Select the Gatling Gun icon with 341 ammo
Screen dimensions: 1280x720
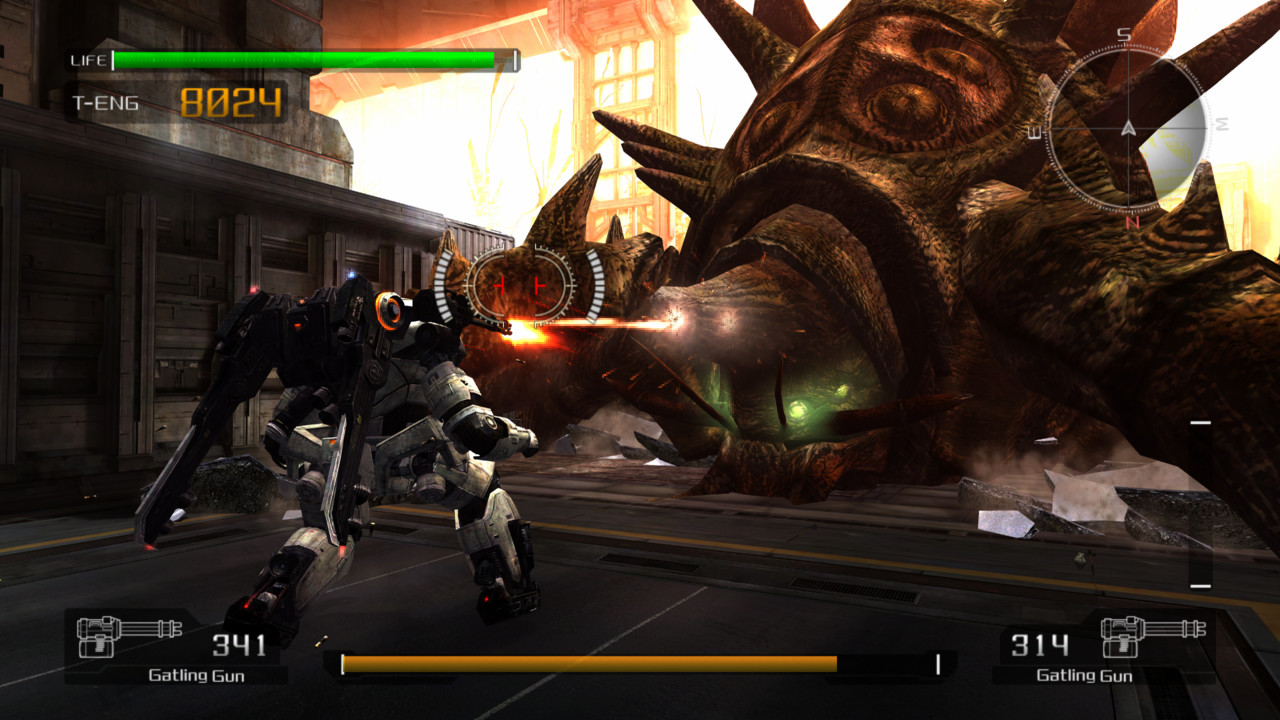pyautogui.click(x=129, y=636)
